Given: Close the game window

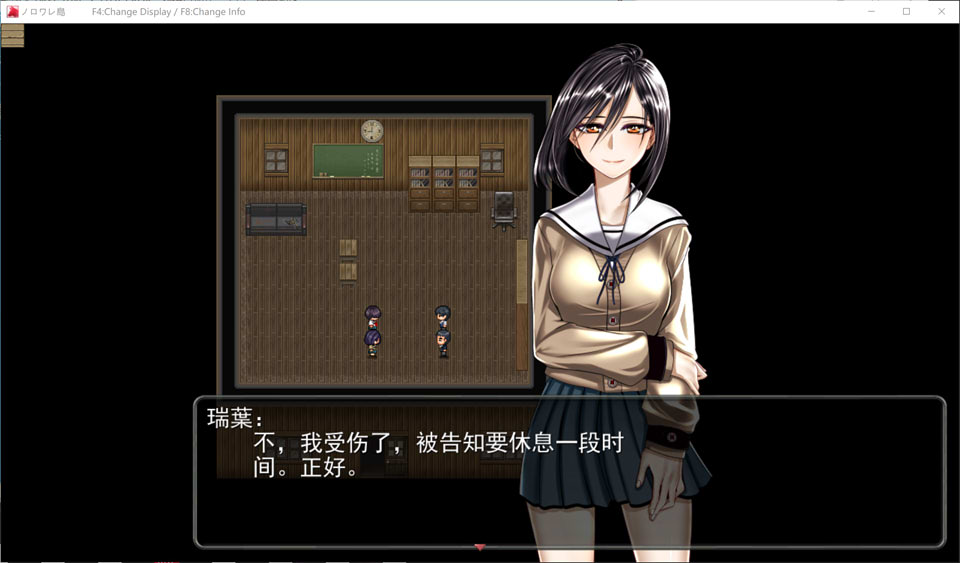Looking at the screenshot, I should click(941, 11).
